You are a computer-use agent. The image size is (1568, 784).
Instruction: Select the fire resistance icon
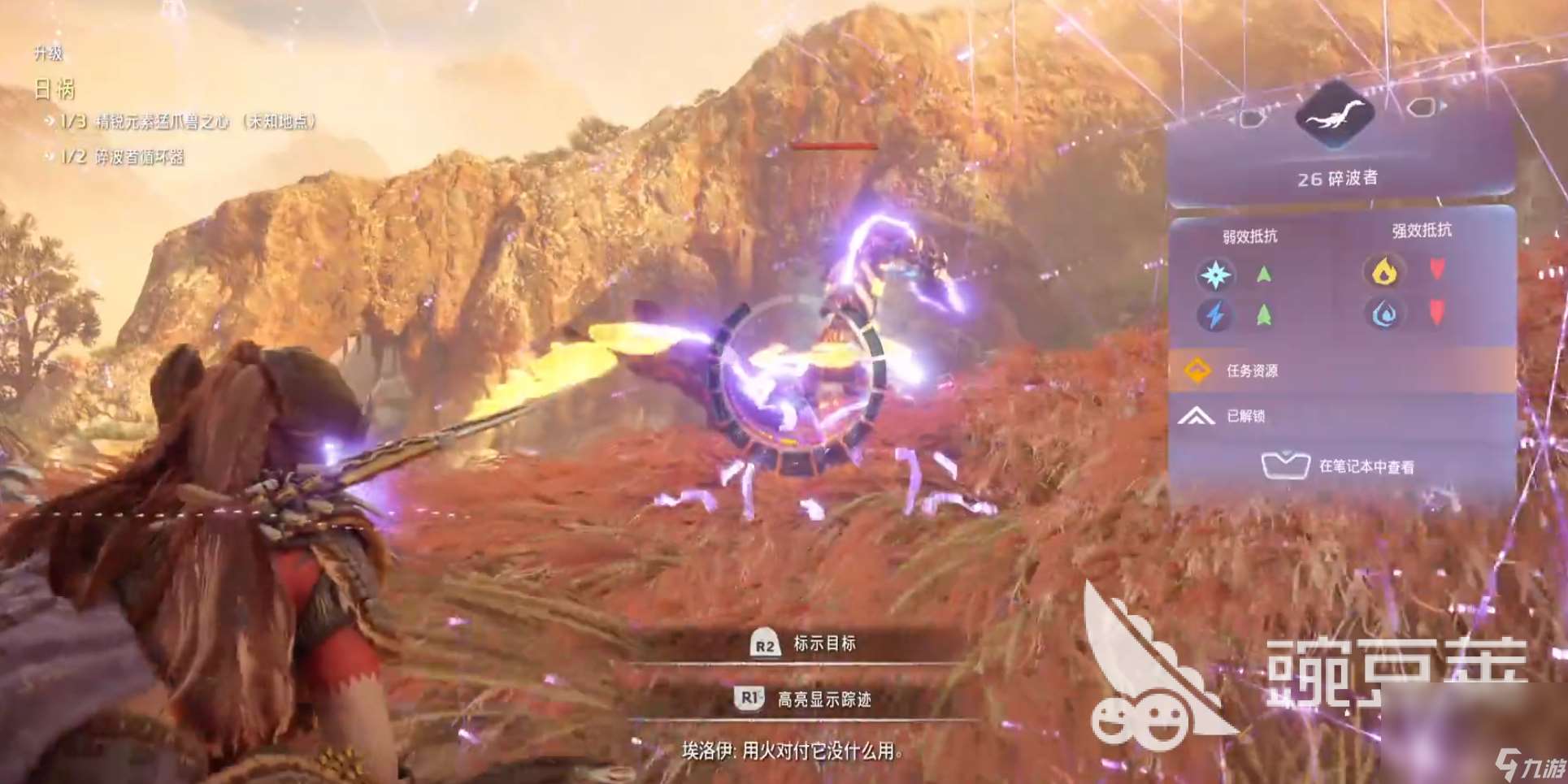pos(1385,271)
